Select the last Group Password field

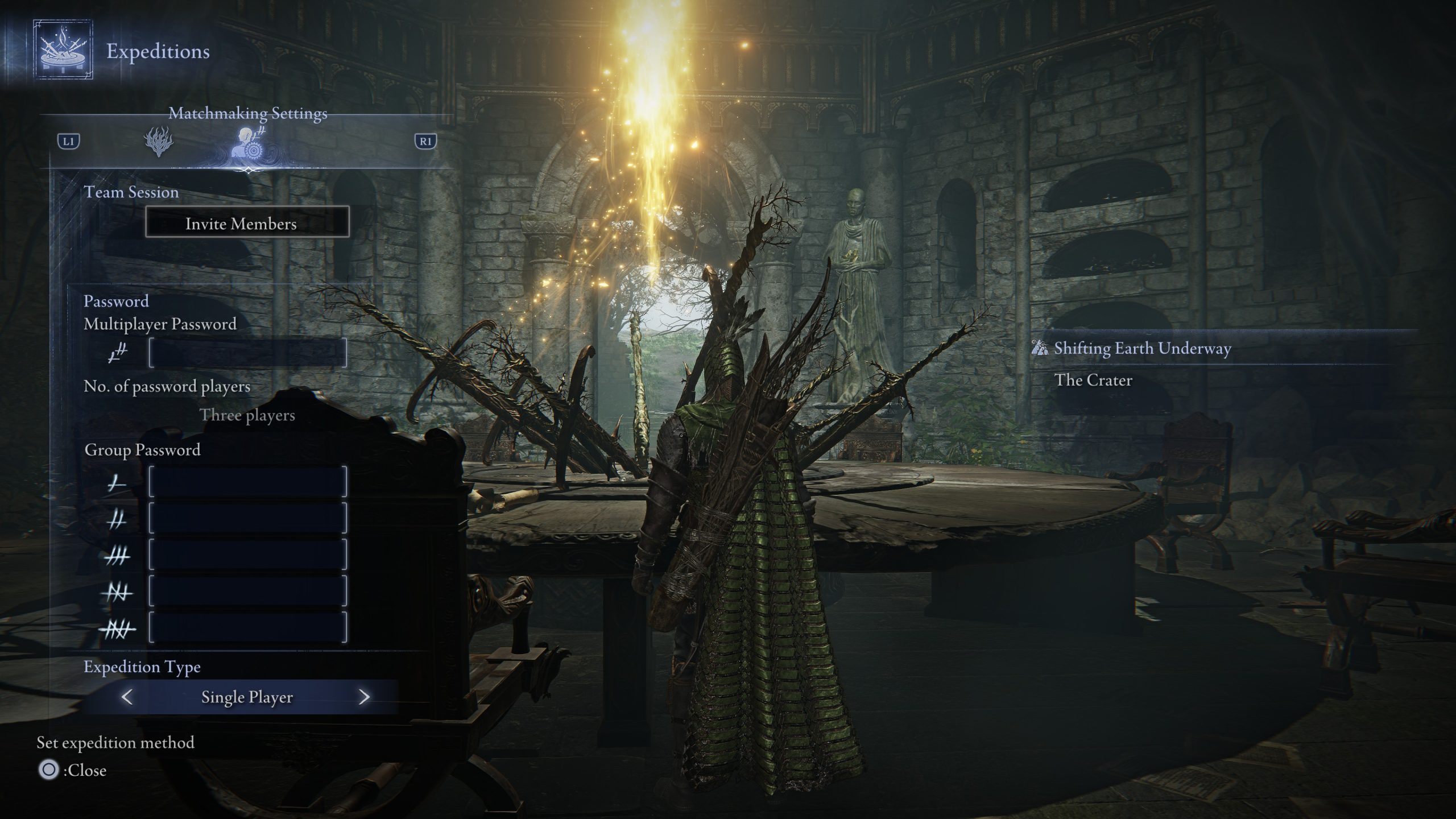pyautogui.click(x=247, y=627)
